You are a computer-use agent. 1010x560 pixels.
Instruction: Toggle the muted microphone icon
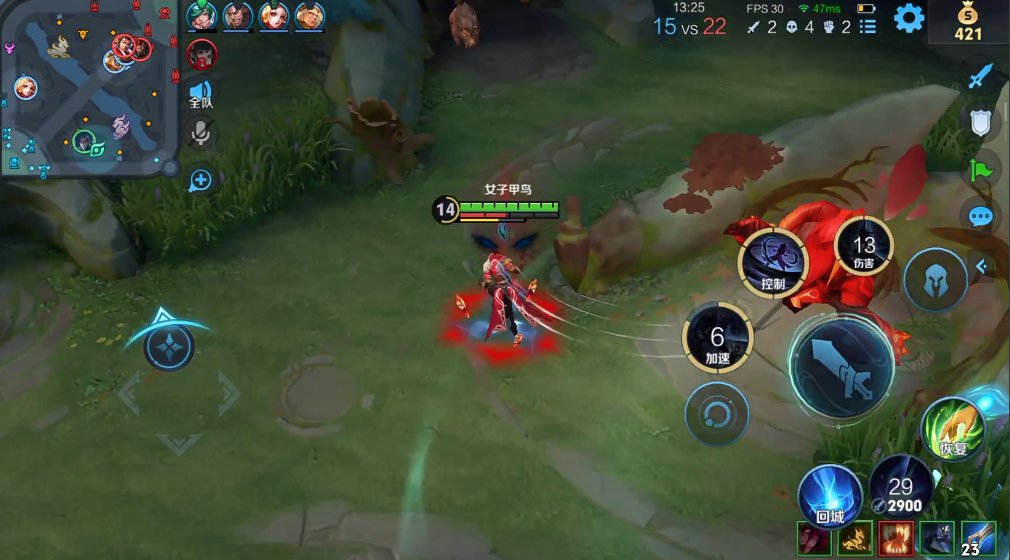click(x=201, y=133)
